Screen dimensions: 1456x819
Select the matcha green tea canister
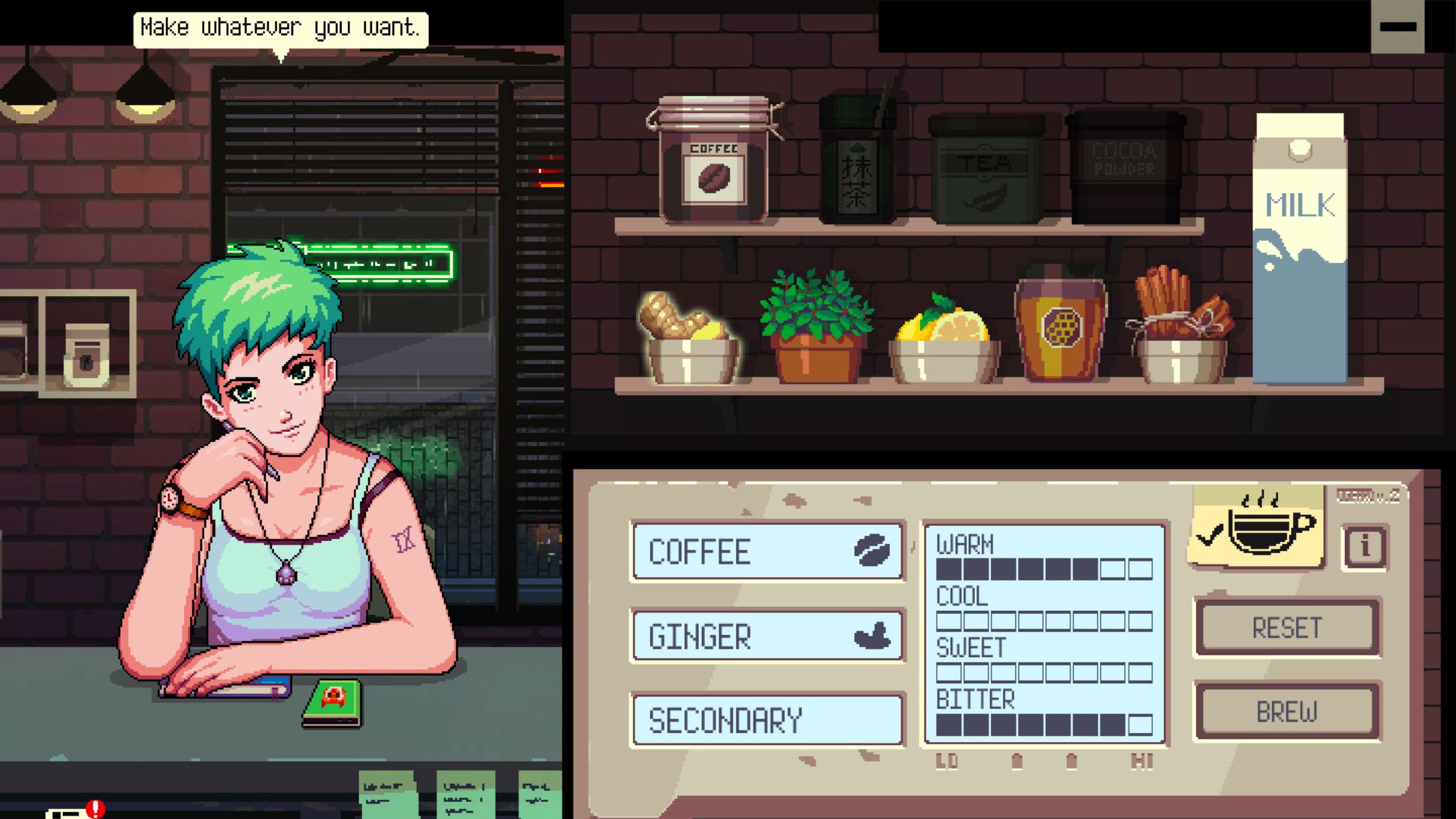tap(856, 164)
